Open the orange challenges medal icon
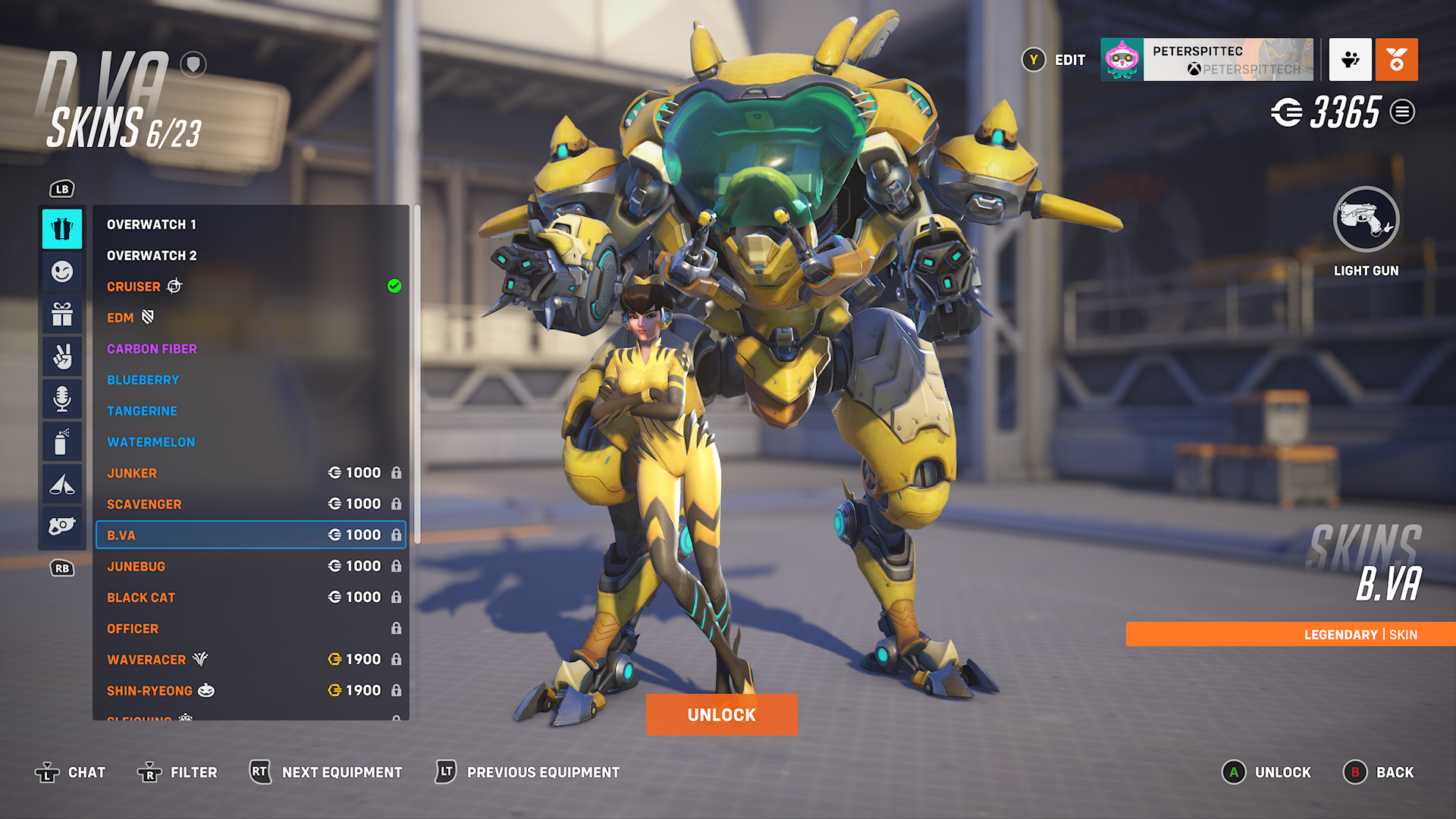The image size is (1456, 819). 1398,60
